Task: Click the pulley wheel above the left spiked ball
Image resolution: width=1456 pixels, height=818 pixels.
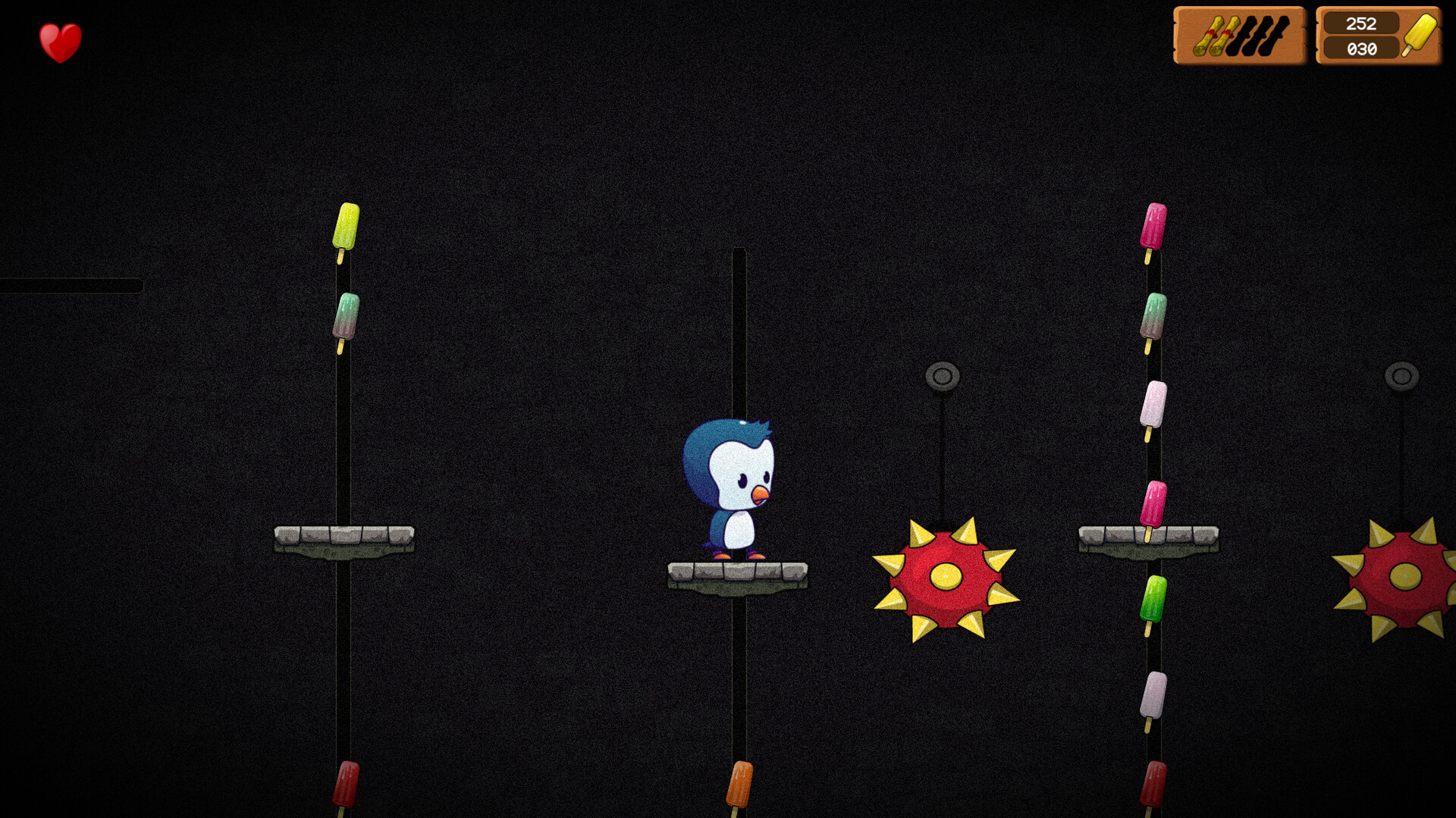Action: pos(943,373)
